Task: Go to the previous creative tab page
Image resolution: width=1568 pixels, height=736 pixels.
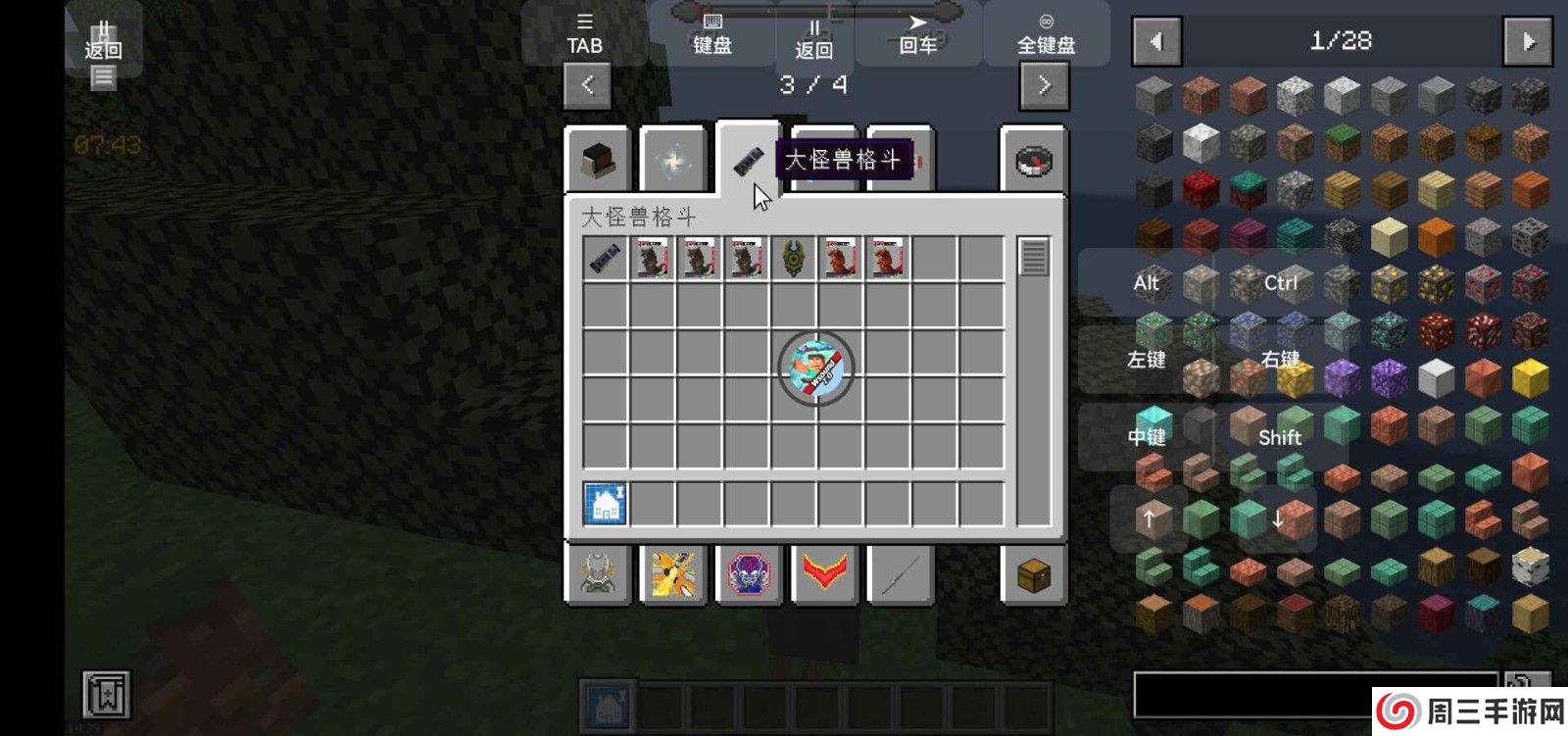Action: click(x=587, y=85)
